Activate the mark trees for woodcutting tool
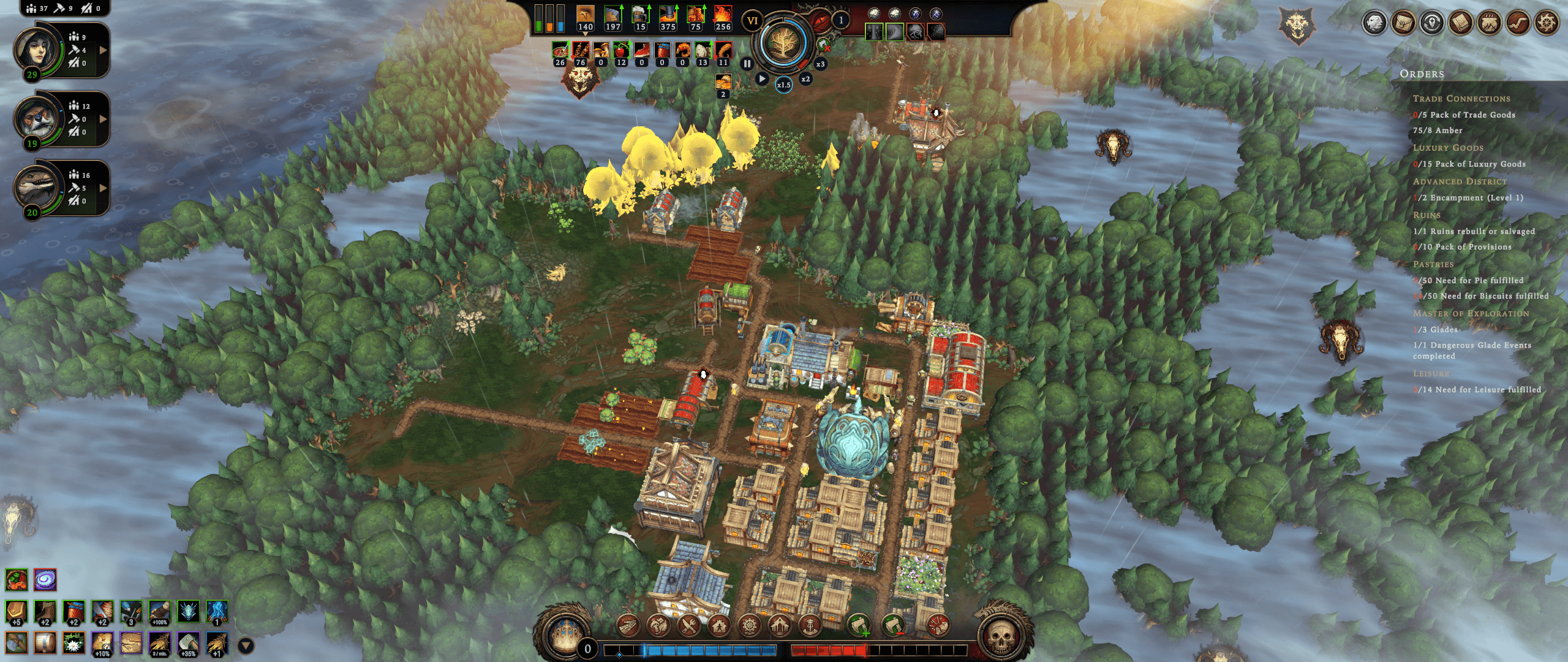The height and width of the screenshot is (662, 1568). click(x=859, y=626)
